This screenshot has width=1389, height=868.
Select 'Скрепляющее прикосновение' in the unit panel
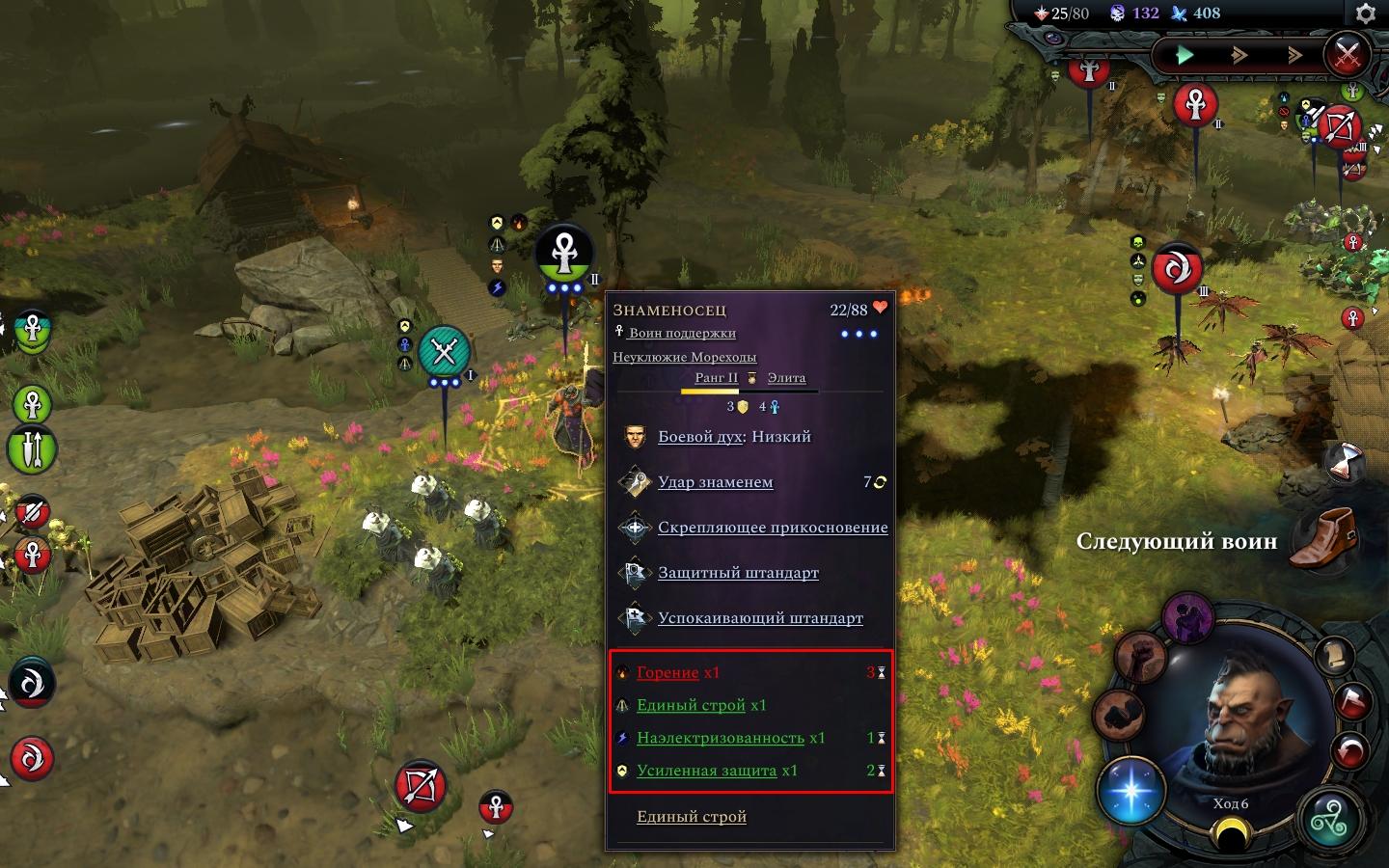[x=773, y=528]
